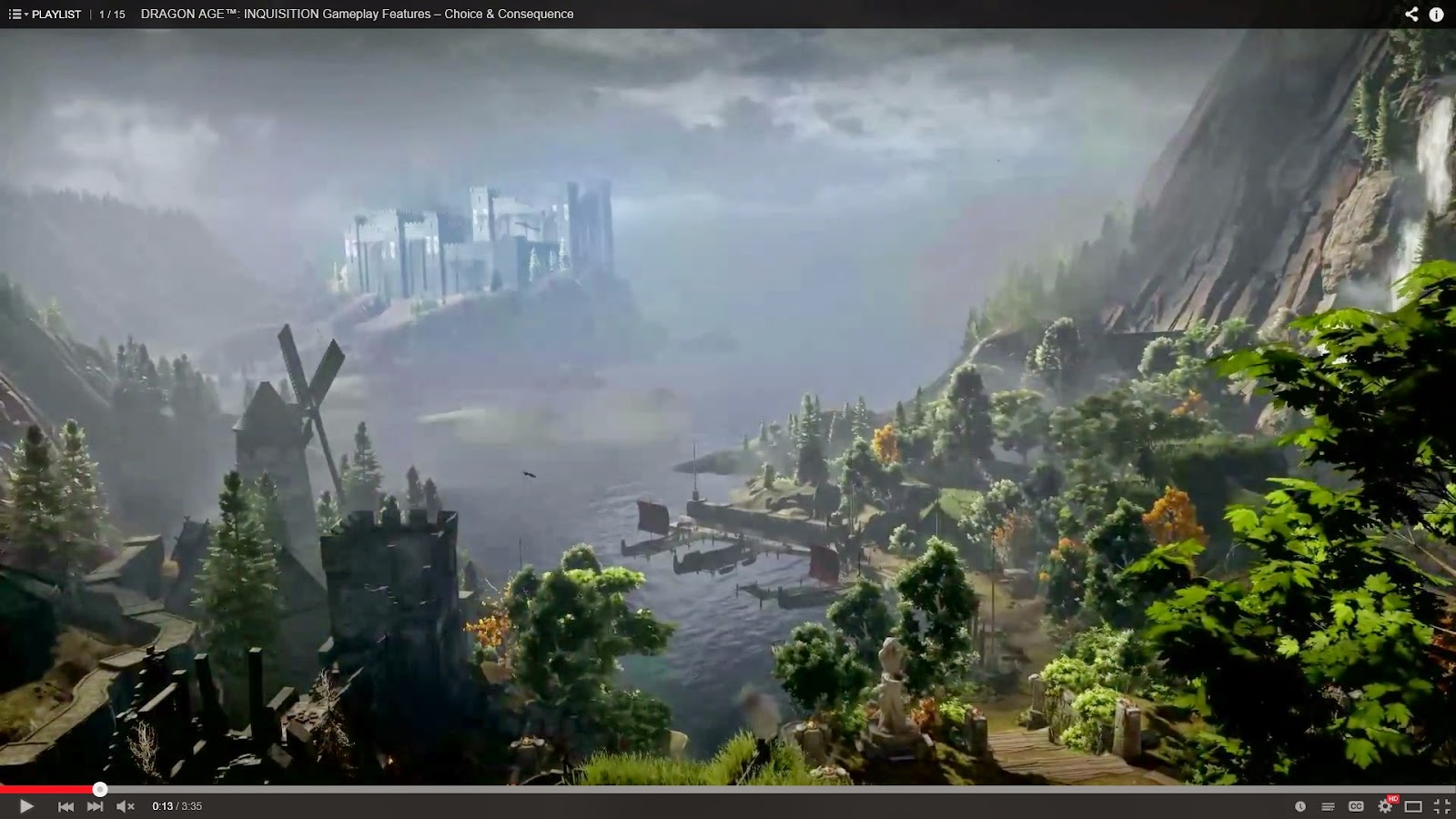Screen dimensions: 1456x819
Task: Open the playlist queue icon
Action: point(1327,806)
